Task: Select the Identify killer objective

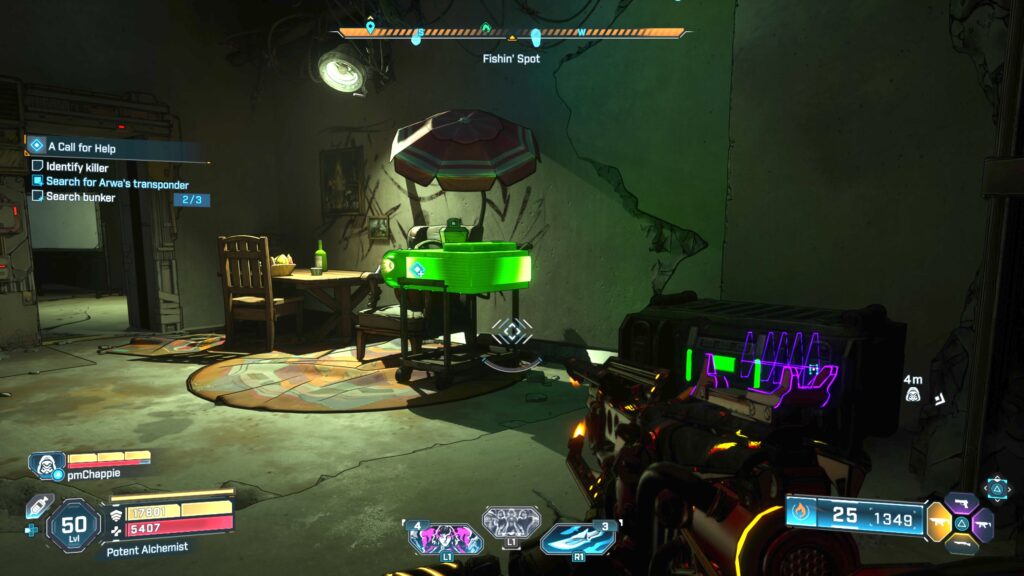Action: point(77,167)
